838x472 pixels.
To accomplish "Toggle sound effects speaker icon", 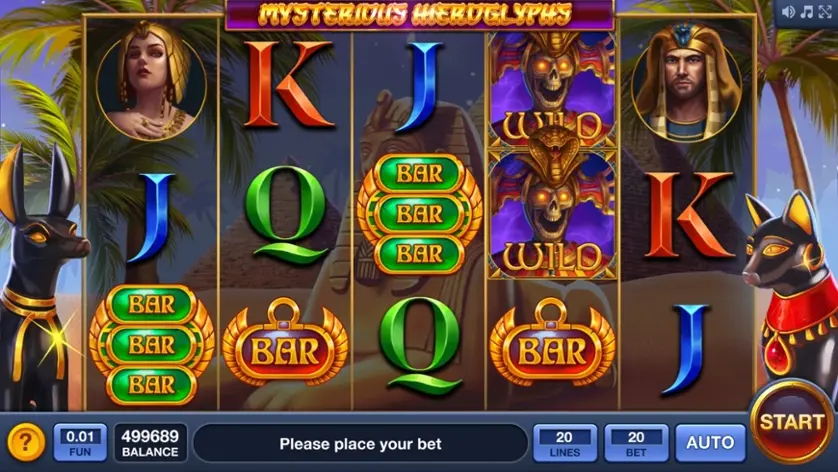I will click(x=788, y=12).
